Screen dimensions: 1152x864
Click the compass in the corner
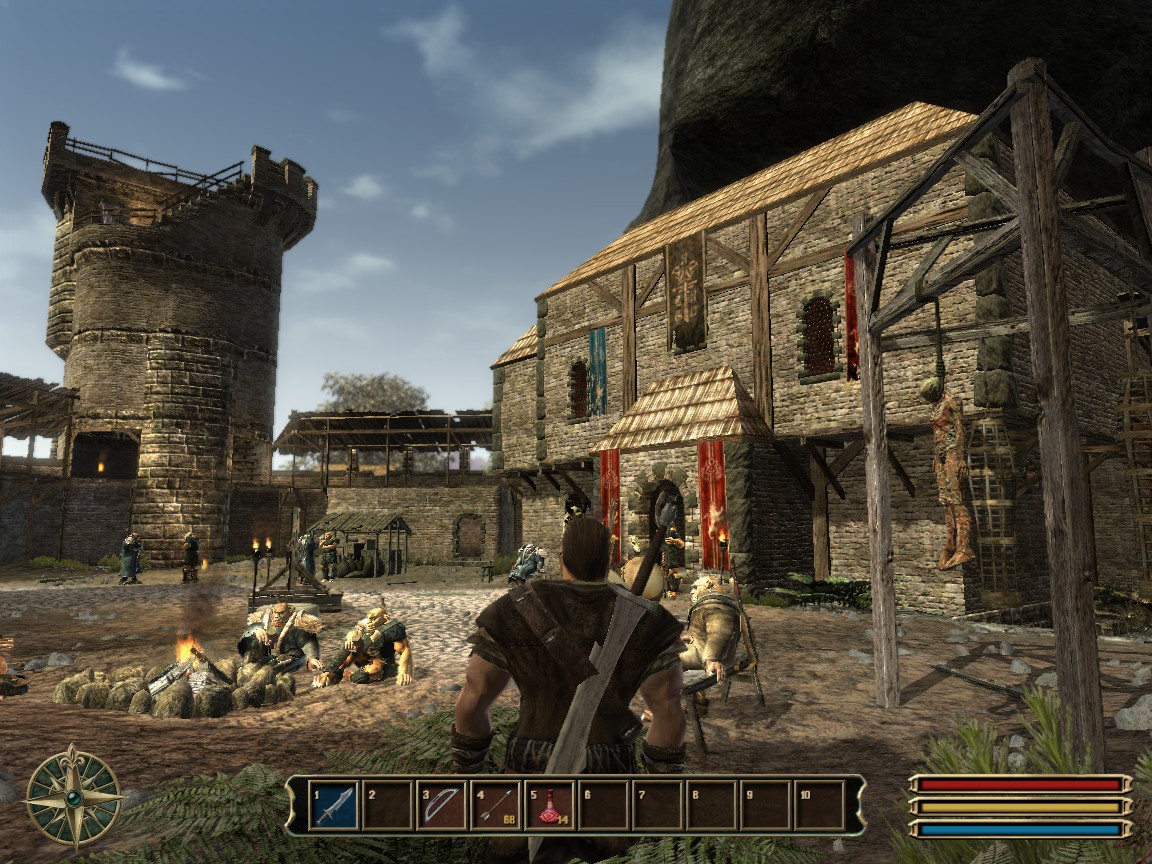pyautogui.click(x=73, y=797)
